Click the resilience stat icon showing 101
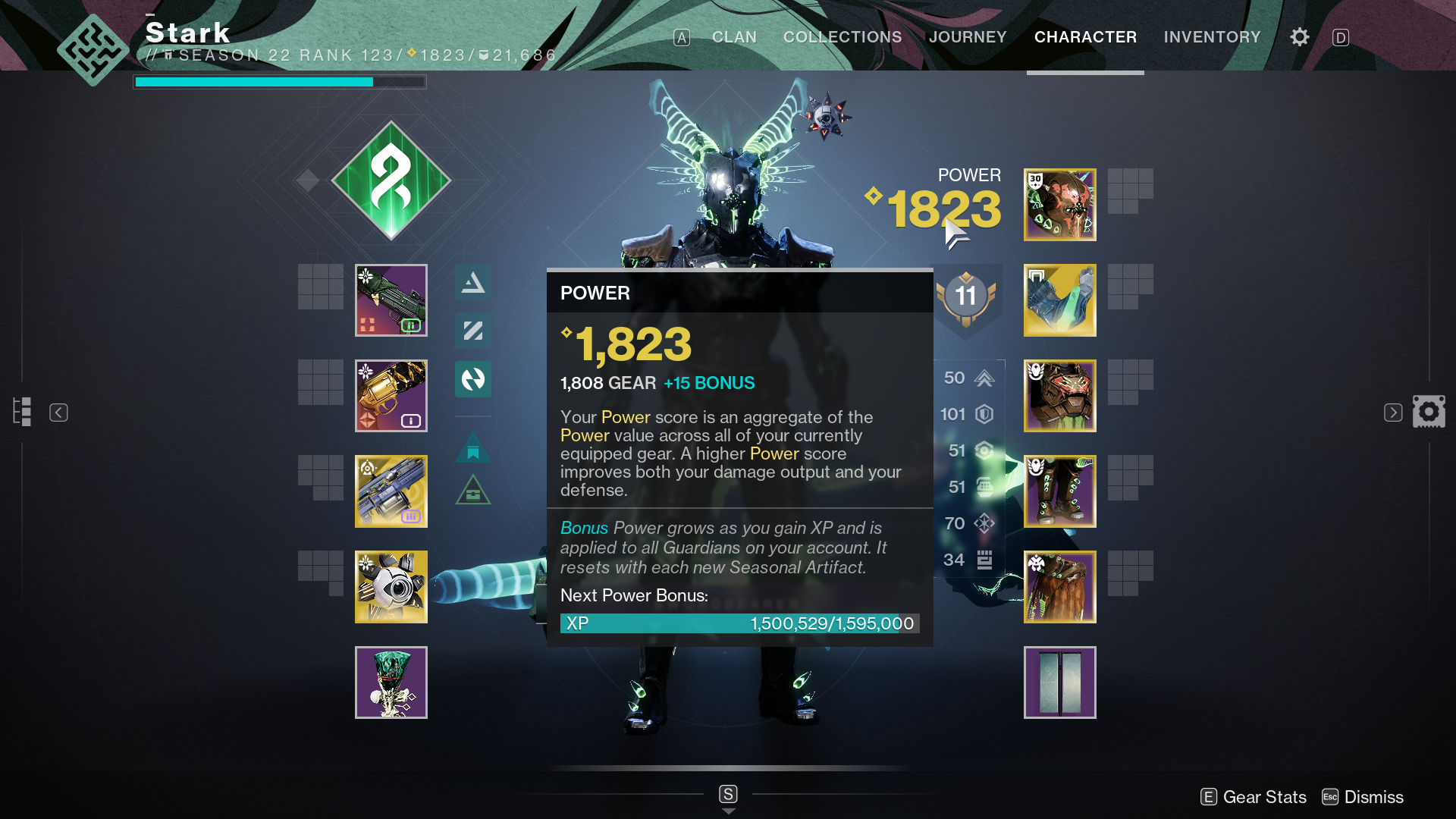This screenshot has height=819, width=1456. [x=985, y=414]
